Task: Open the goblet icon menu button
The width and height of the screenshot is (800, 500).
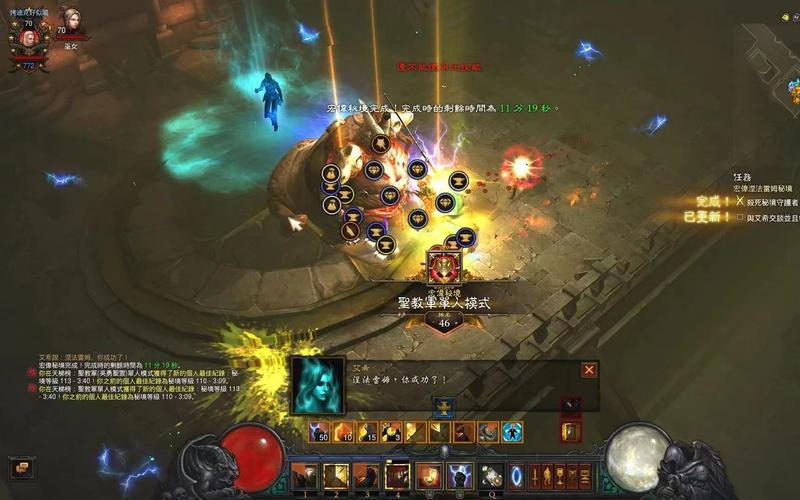Action: (x=561, y=475)
